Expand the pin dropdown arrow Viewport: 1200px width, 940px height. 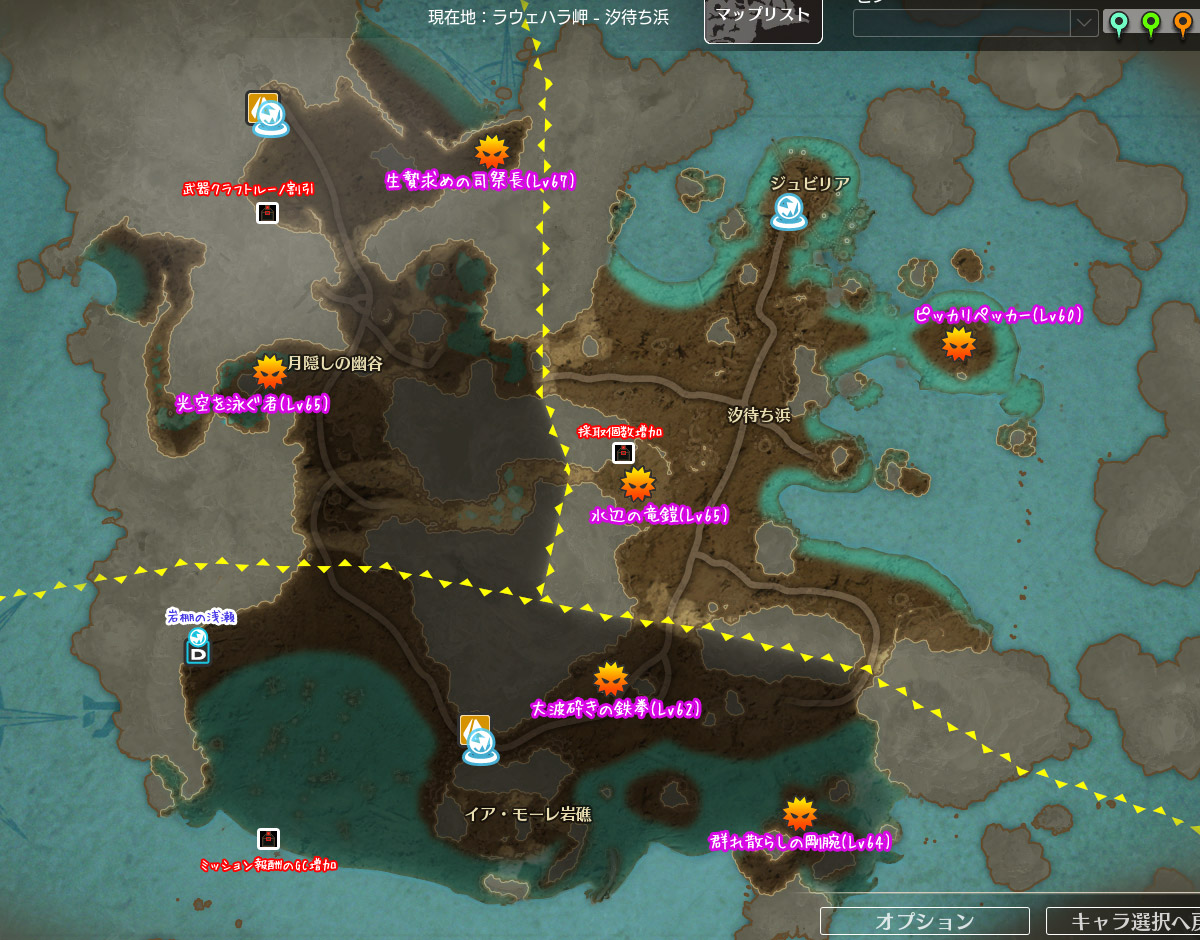(x=1084, y=23)
